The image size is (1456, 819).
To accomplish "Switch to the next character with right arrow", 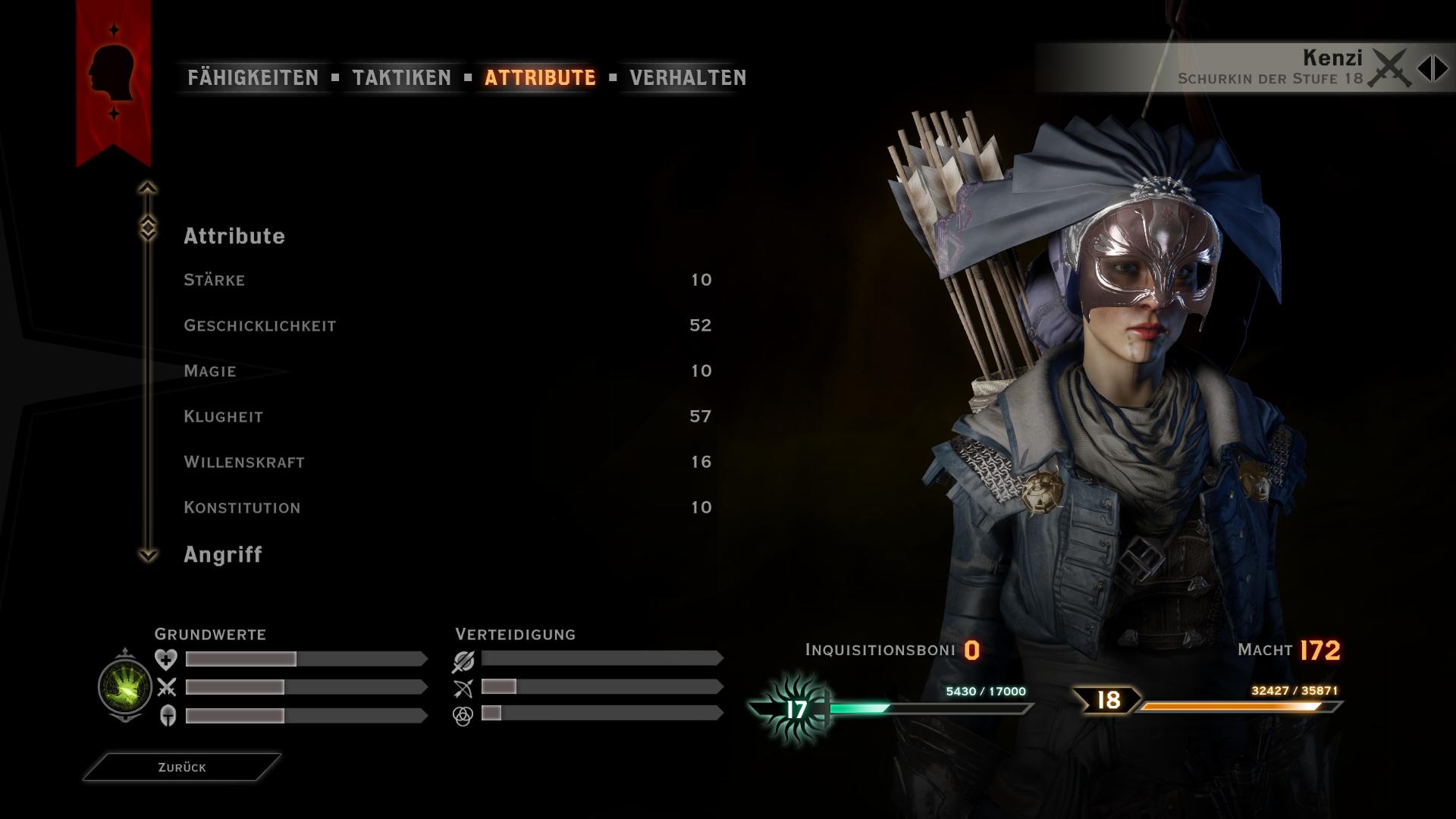I will pos(1441,68).
